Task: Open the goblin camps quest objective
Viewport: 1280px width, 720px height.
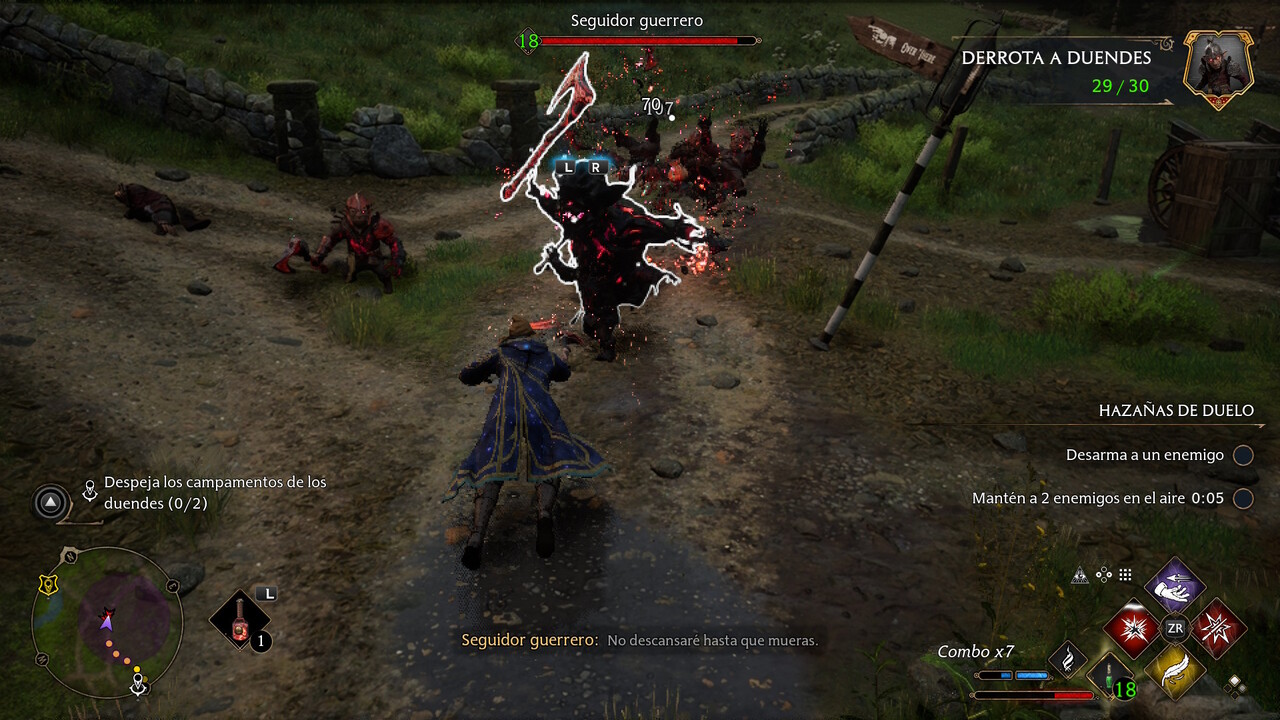Action: tap(214, 492)
